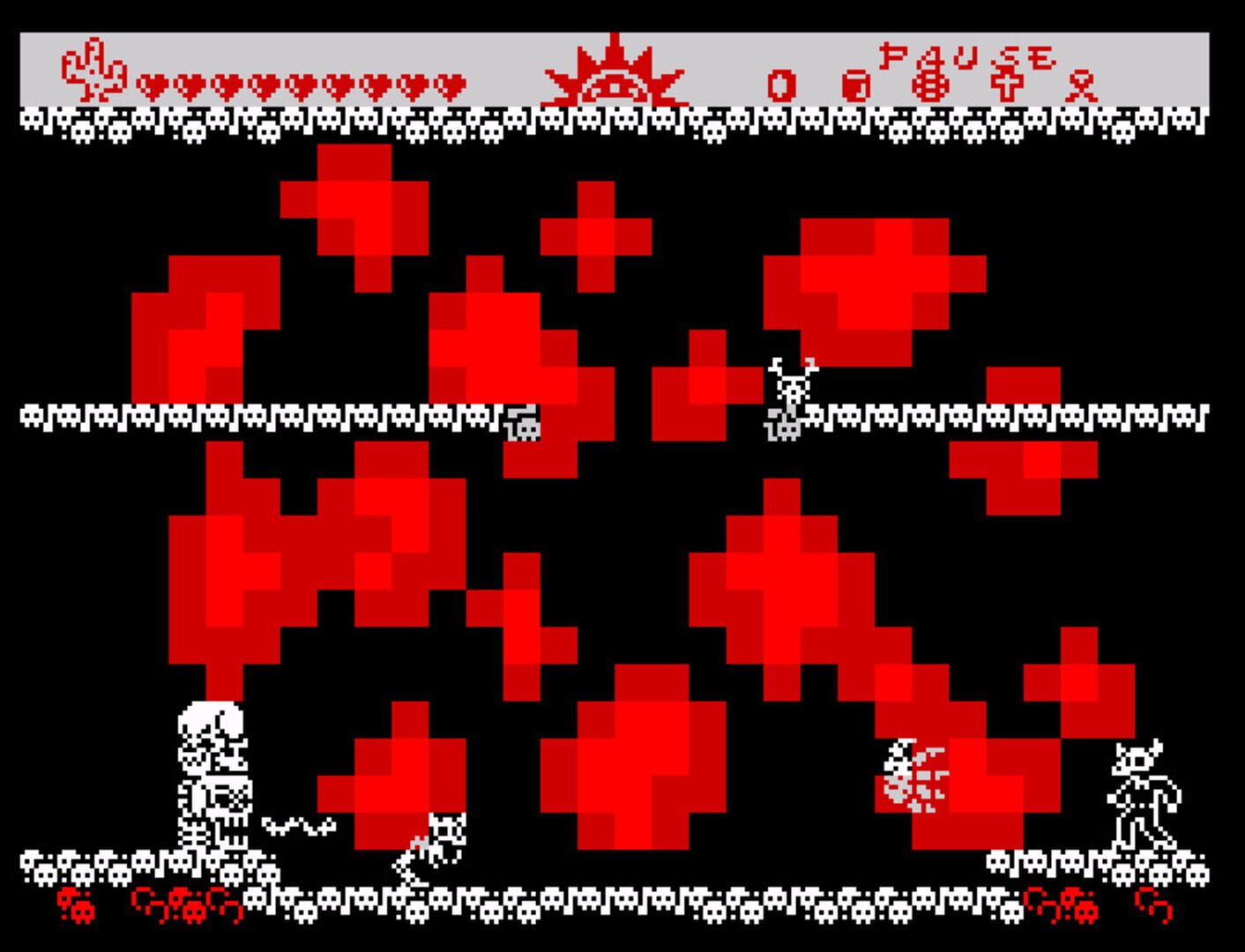Toggle the PAUSE indicator text
The width and height of the screenshot is (1245, 952).
[x=965, y=57]
